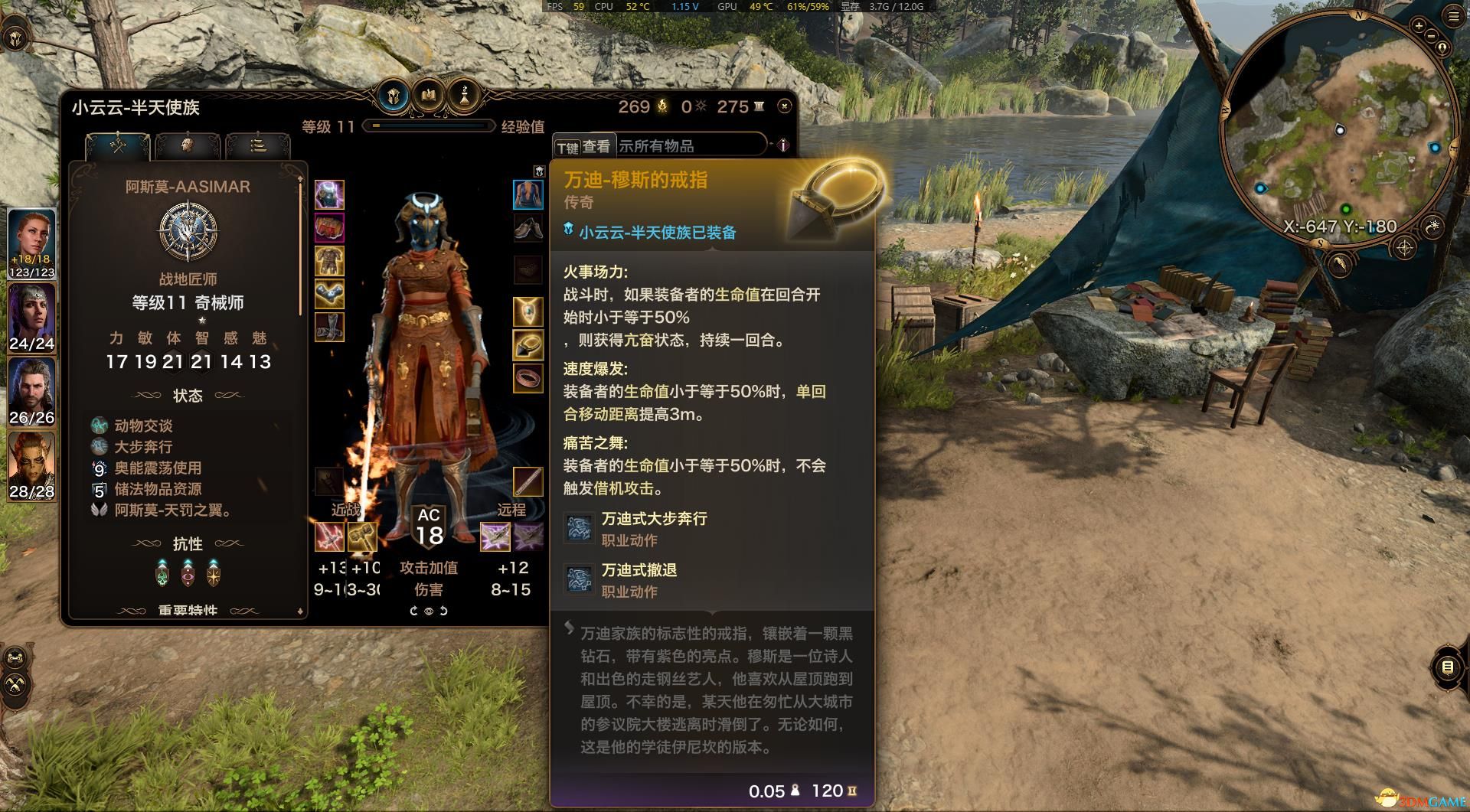Screen dimensions: 1470x812
Task: Select the gloves equipment slot
Action: click(x=329, y=294)
